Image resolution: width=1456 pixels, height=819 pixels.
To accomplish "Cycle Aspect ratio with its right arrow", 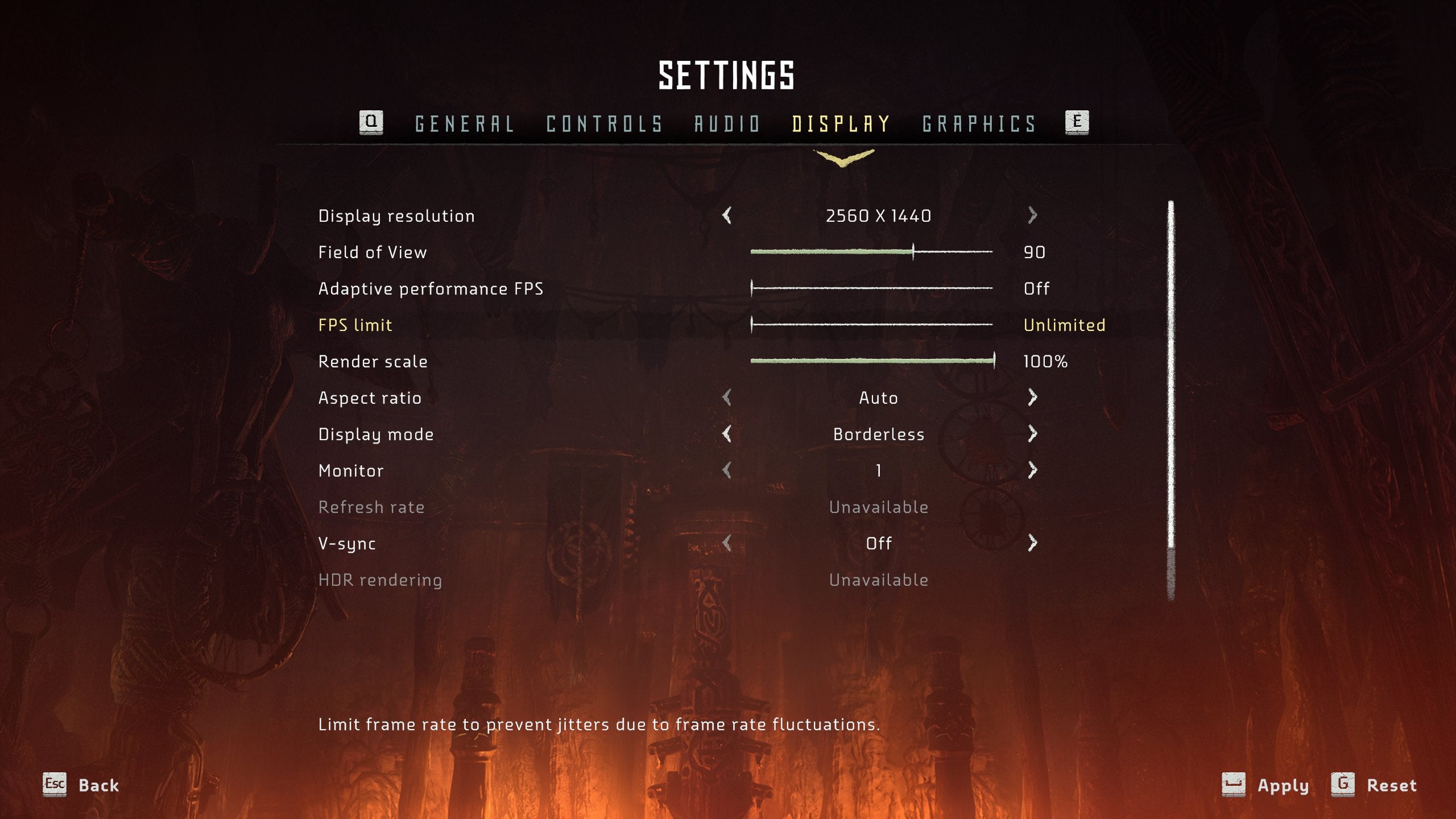I will coord(1032,398).
